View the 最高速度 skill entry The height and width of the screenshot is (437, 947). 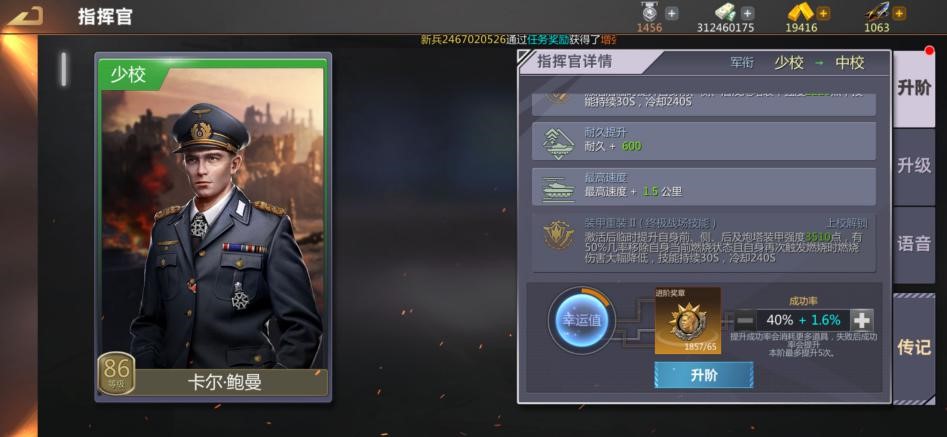(x=704, y=186)
